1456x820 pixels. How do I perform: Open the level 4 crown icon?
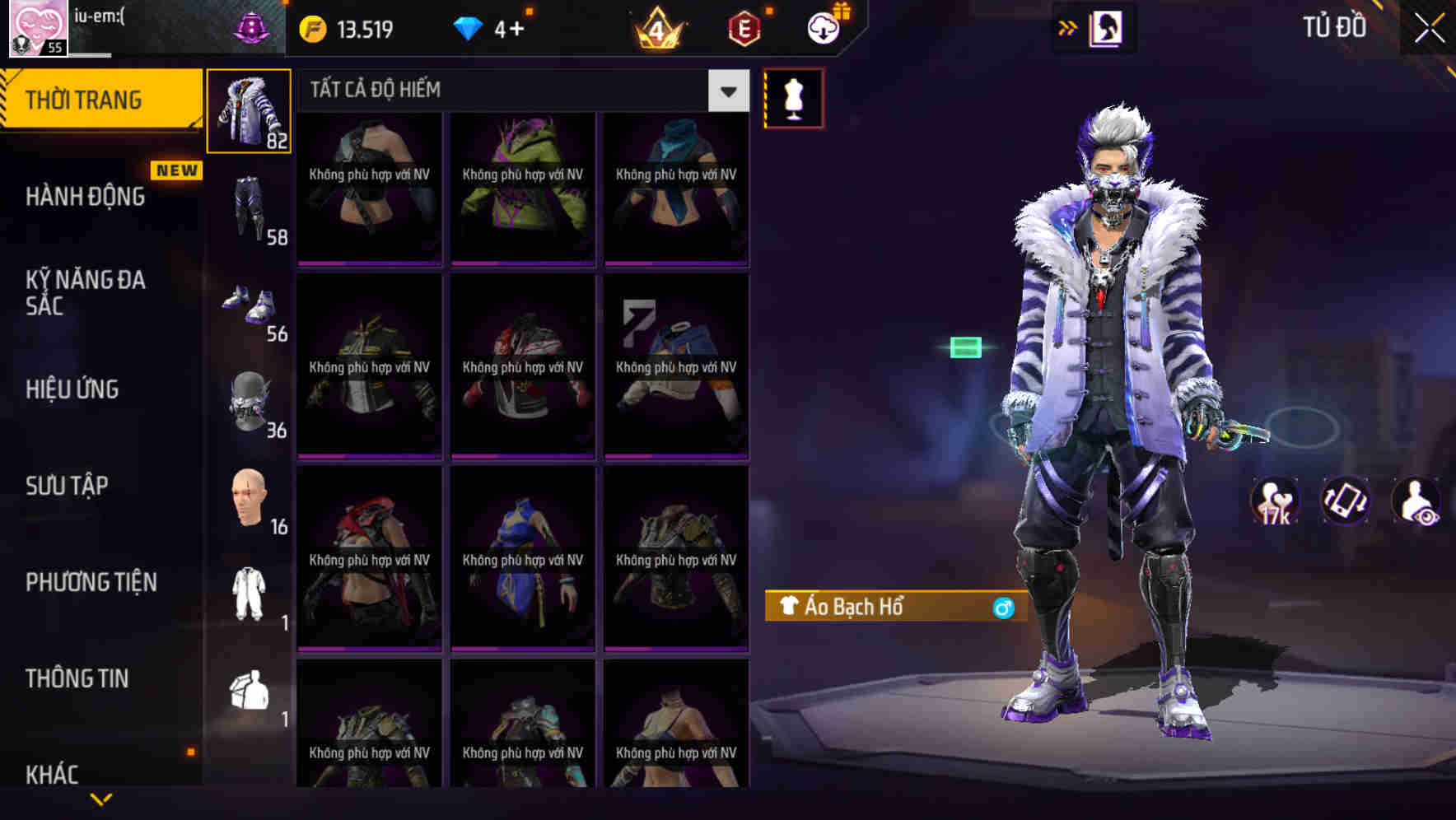(x=659, y=27)
